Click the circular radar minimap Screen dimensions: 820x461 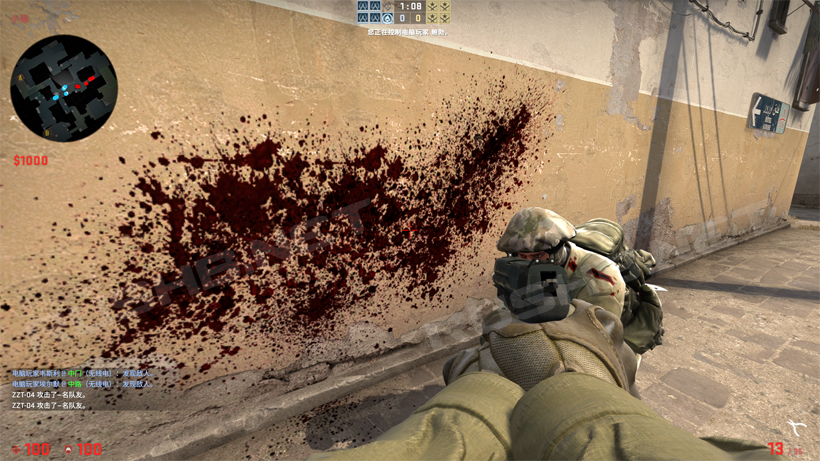(64, 88)
